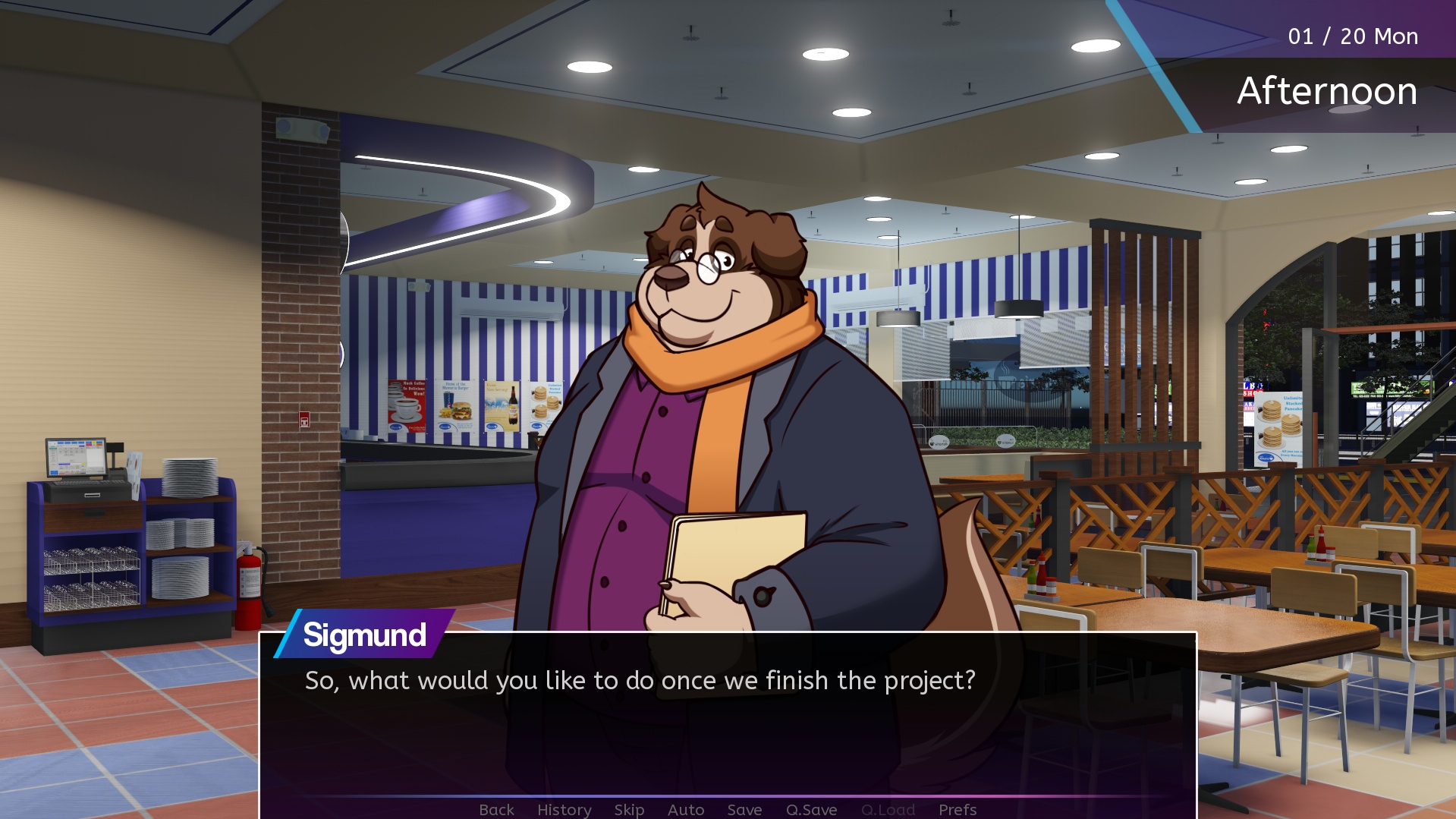Screen dimensions: 1456x819
Task: Open the dialogue History log
Action: [564, 809]
